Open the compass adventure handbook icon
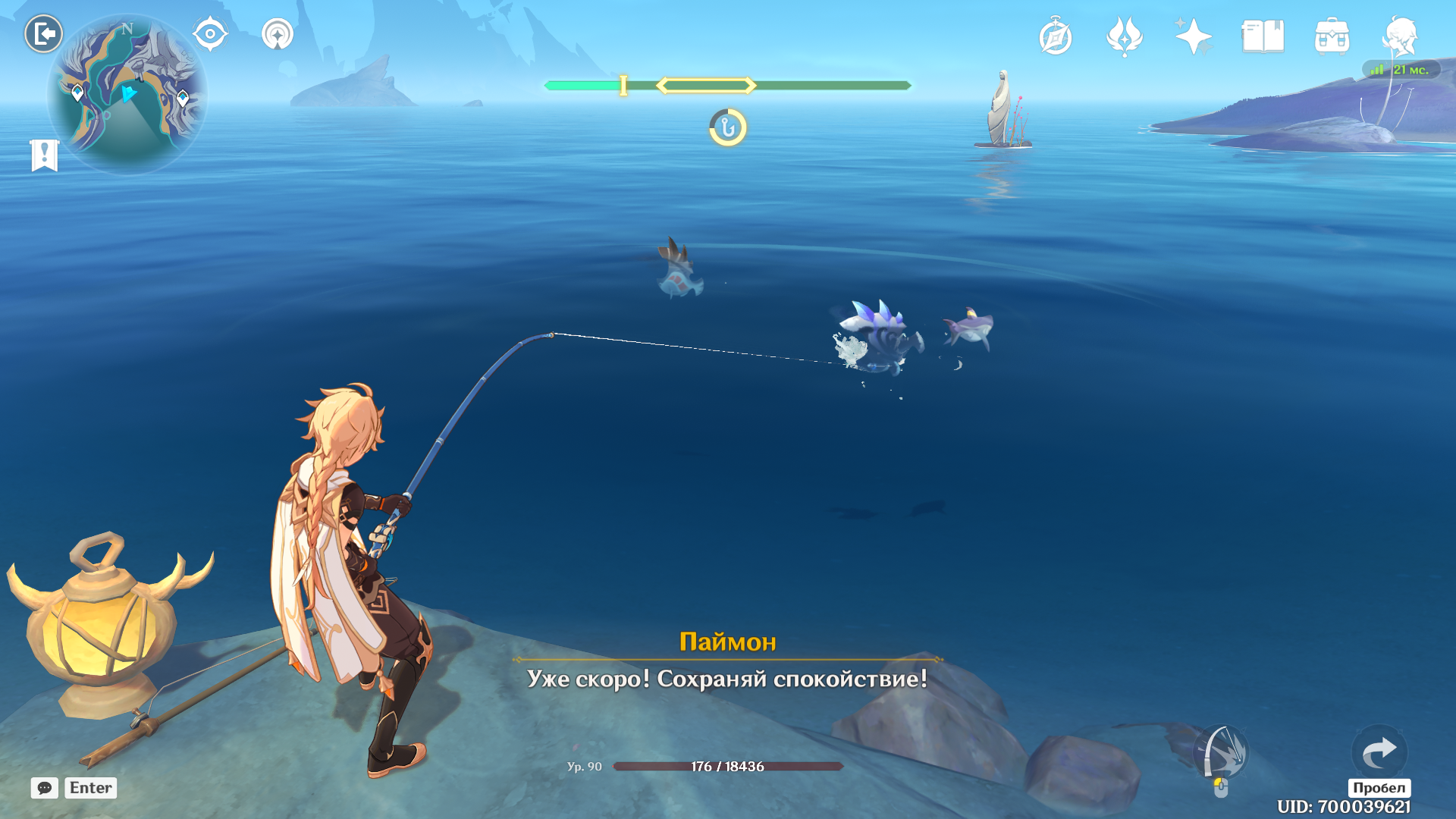 point(1056,37)
